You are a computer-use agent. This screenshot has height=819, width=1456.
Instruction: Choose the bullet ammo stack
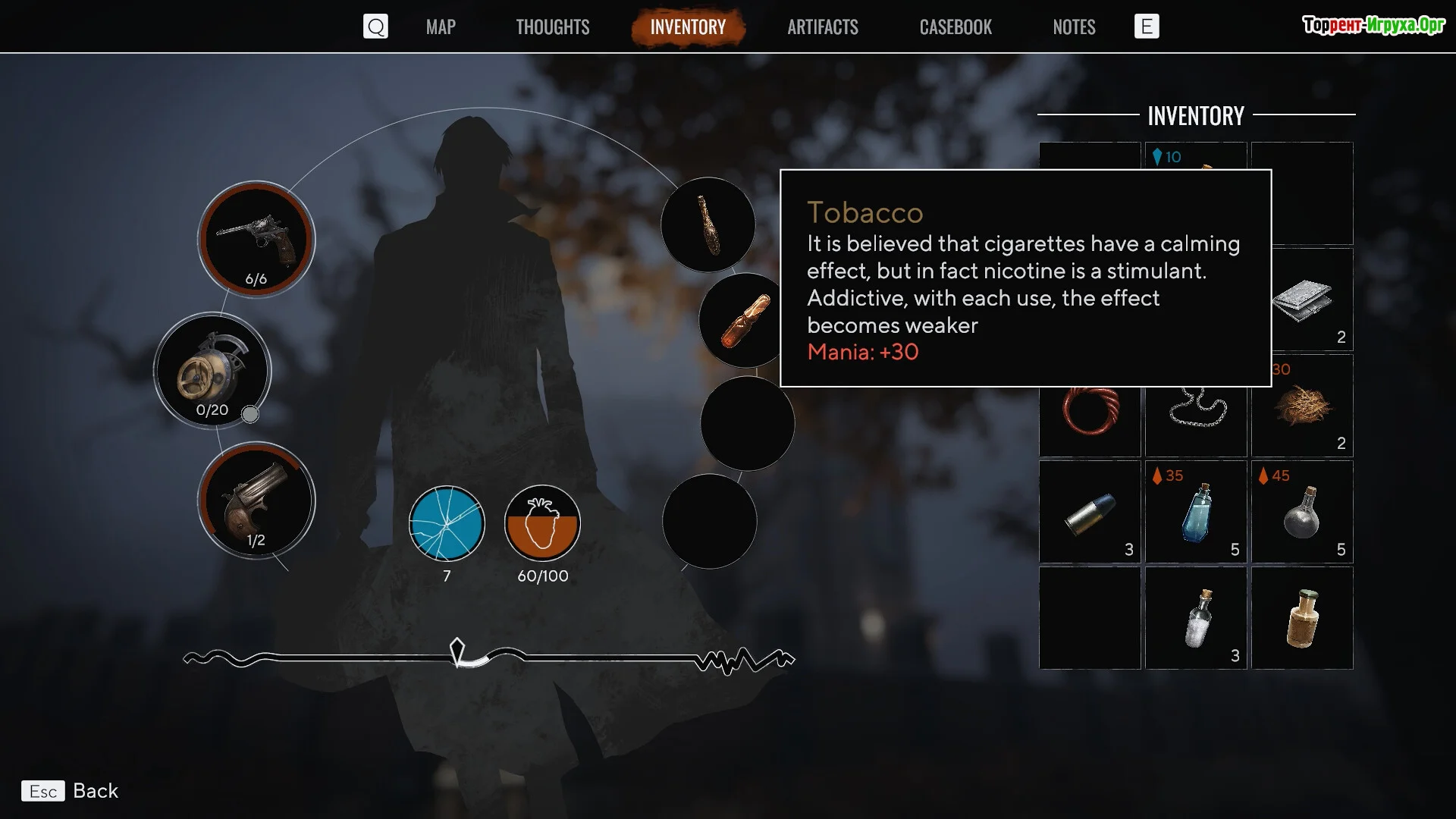(1090, 512)
